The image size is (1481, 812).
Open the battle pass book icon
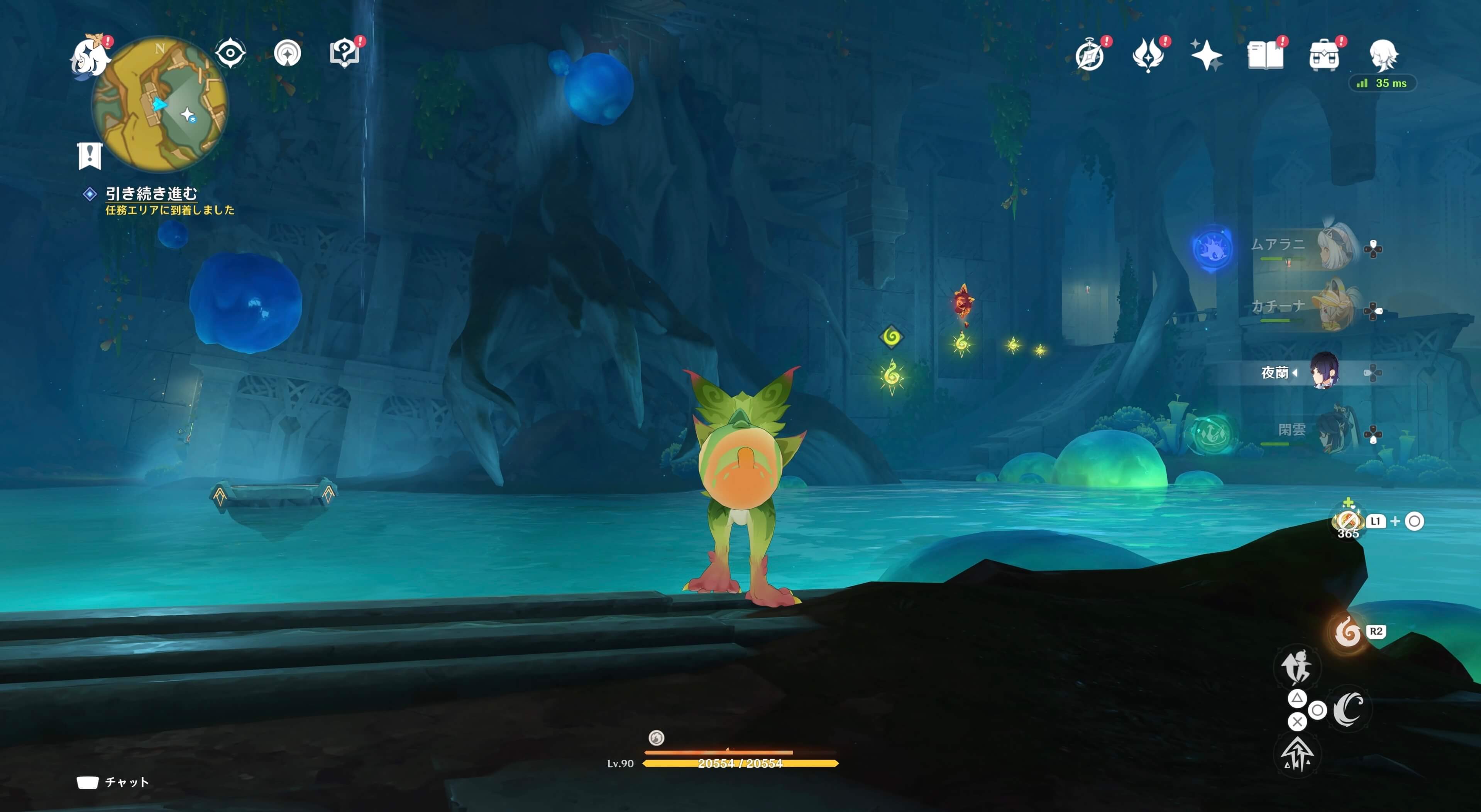tap(1265, 56)
